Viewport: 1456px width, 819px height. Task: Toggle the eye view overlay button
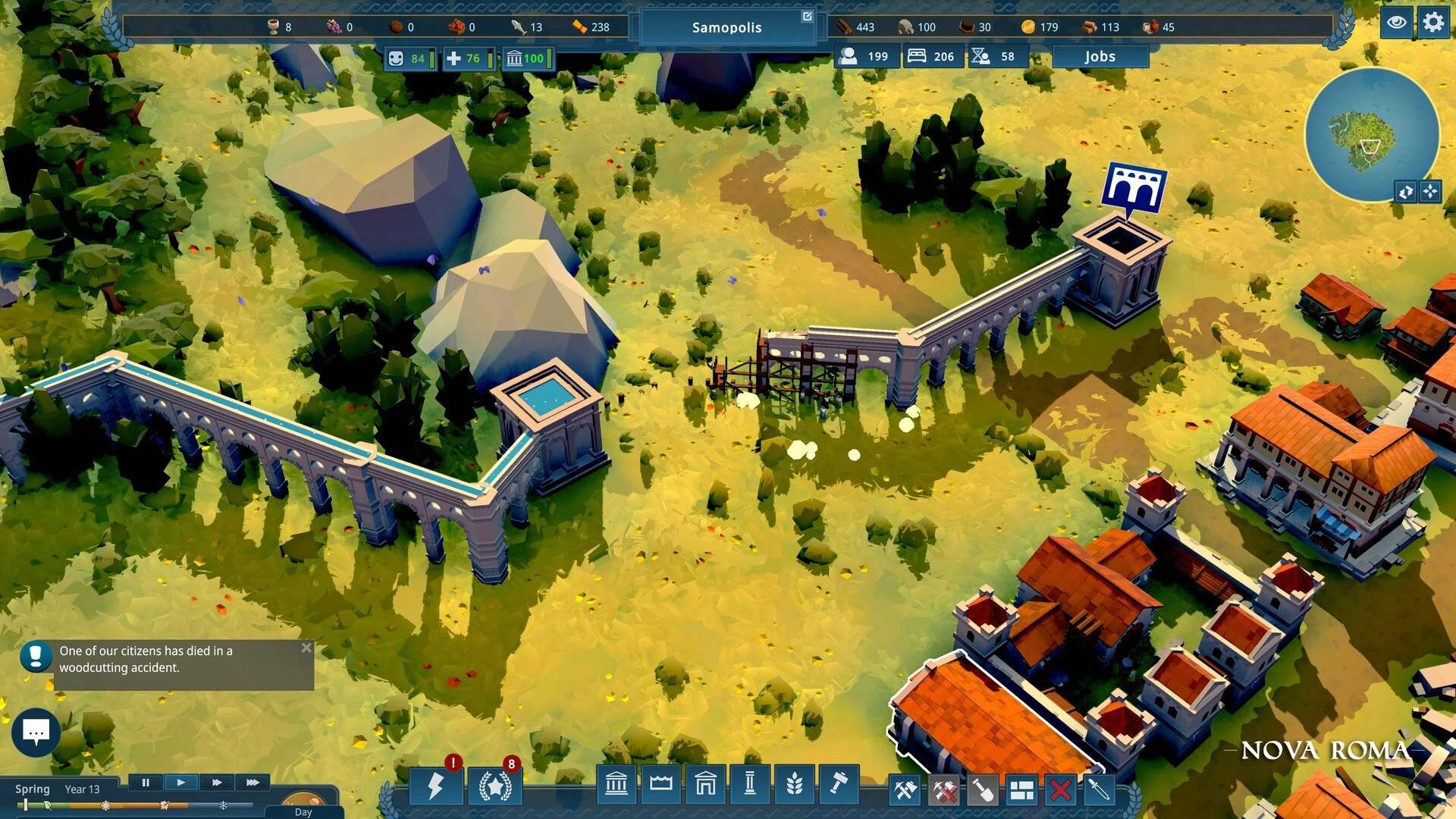(x=1396, y=22)
